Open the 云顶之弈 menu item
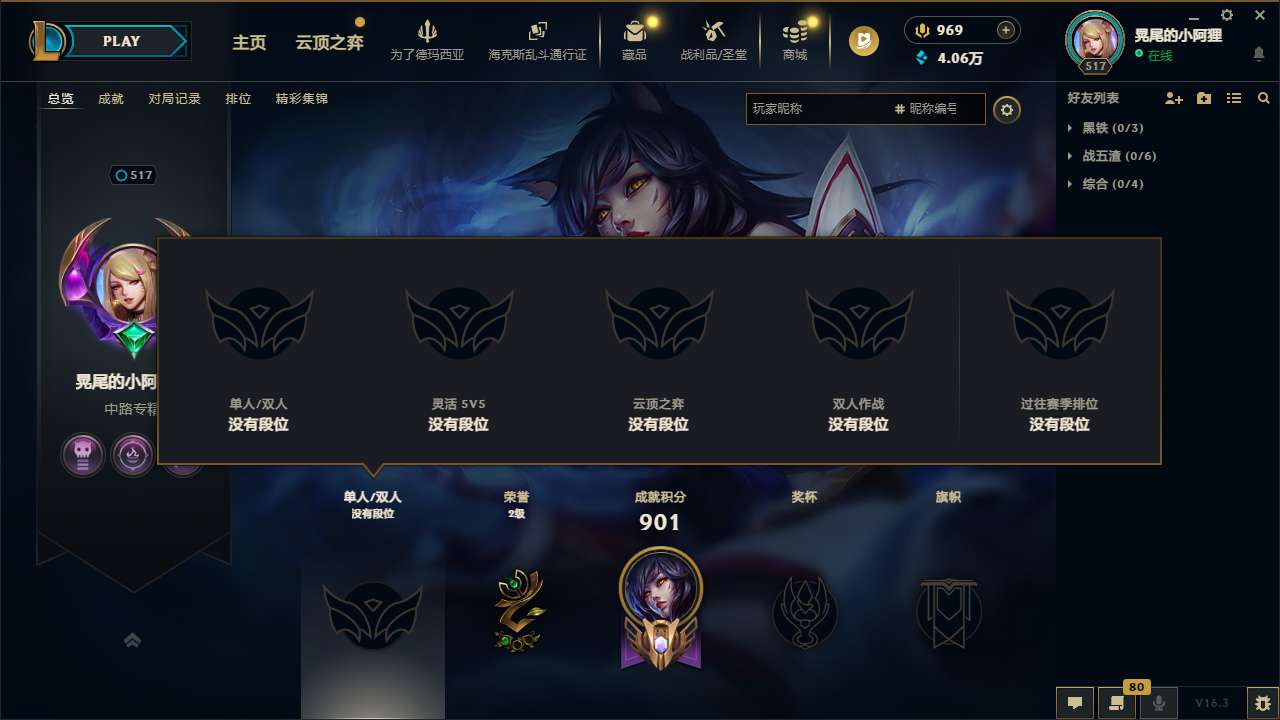The height and width of the screenshot is (720, 1280). coord(328,43)
